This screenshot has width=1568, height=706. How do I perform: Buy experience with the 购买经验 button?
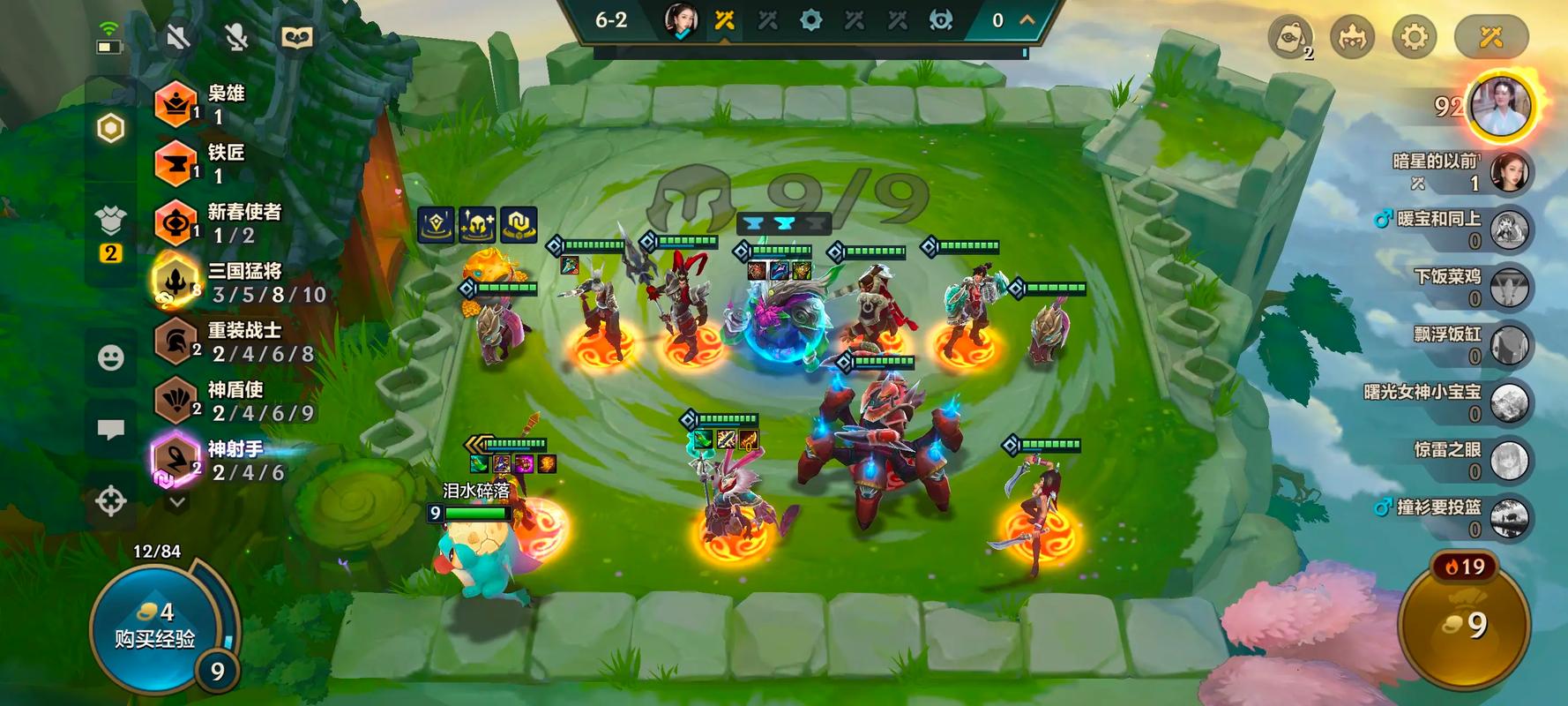(x=155, y=628)
